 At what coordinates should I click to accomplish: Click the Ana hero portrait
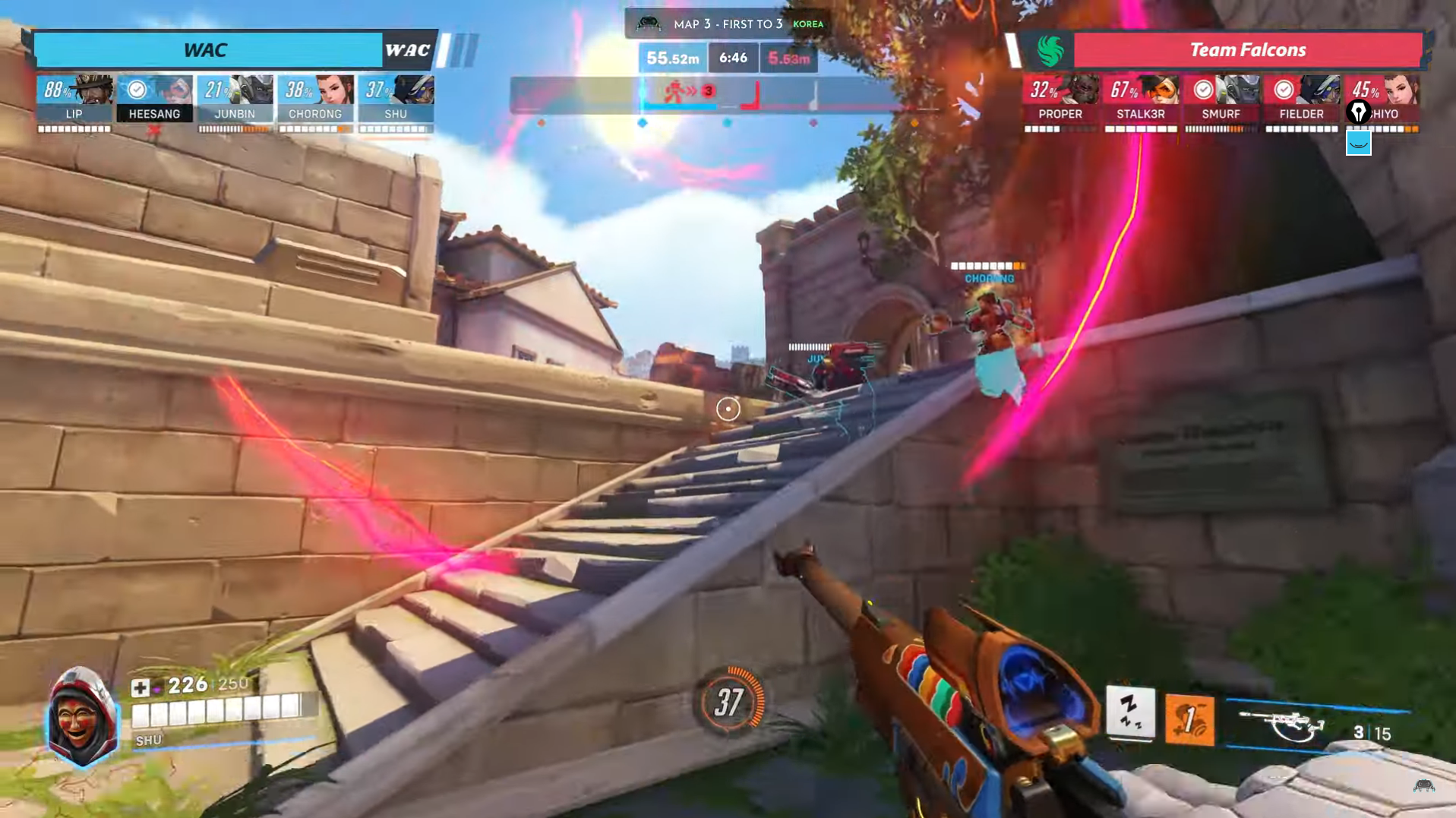coord(82,718)
